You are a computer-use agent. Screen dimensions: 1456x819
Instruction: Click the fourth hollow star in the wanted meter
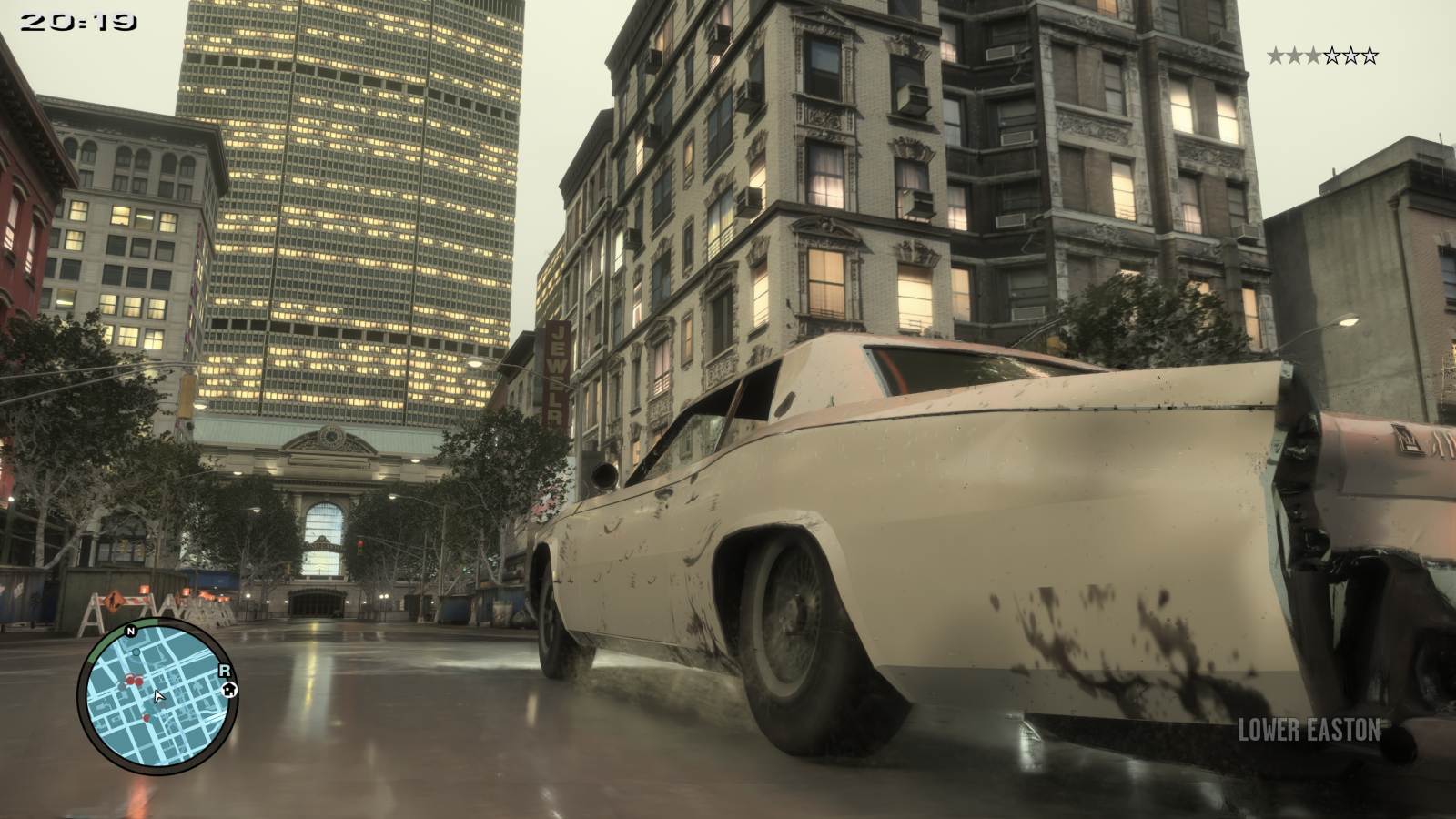(x=1332, y=55)
